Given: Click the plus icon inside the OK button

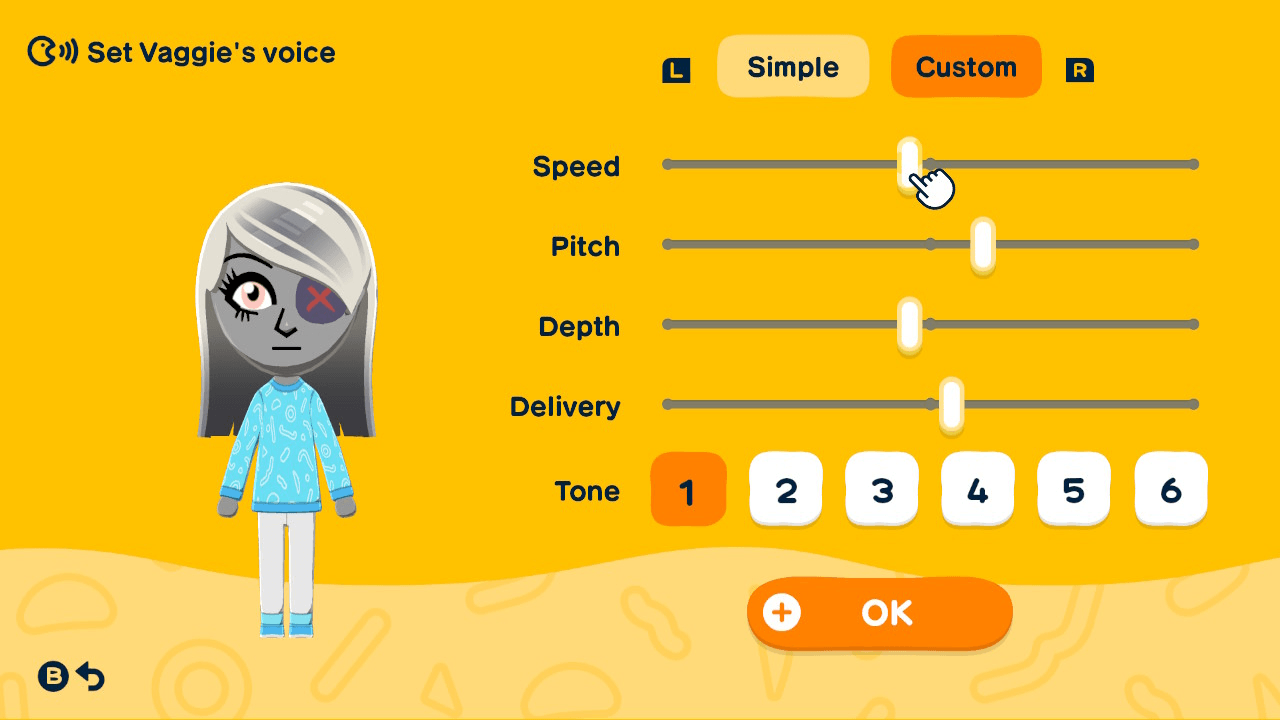Looking at the screenshot, I should pyautogui.click(x=782, y=613).
